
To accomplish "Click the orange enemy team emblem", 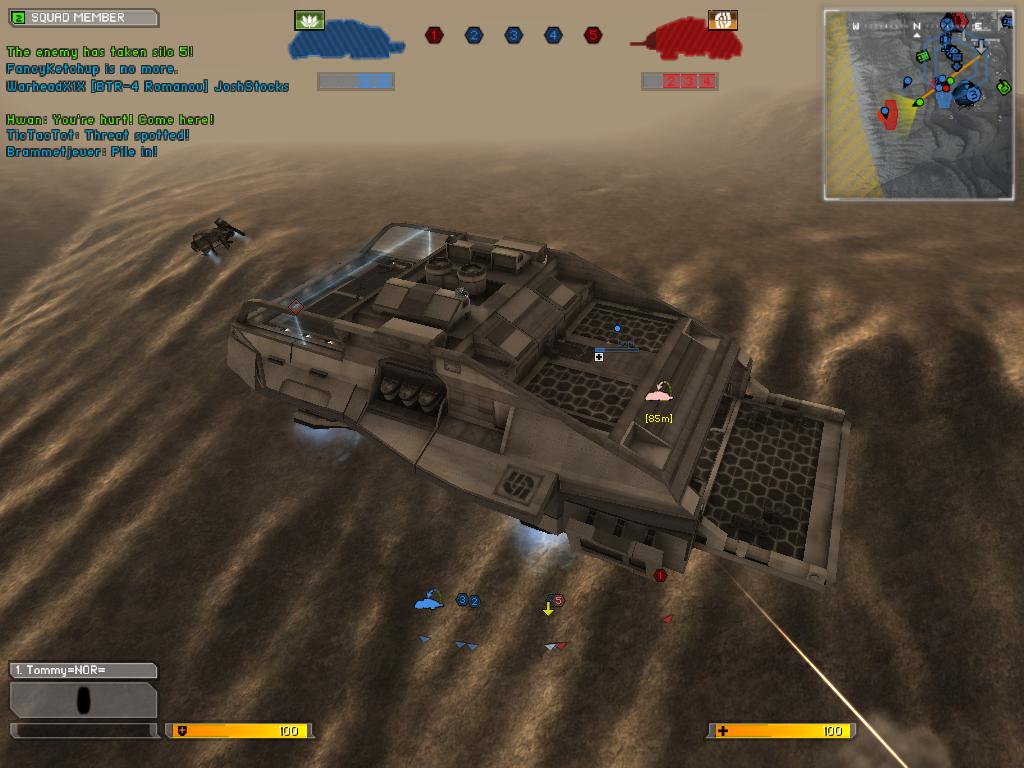I will tap(721, 20).
